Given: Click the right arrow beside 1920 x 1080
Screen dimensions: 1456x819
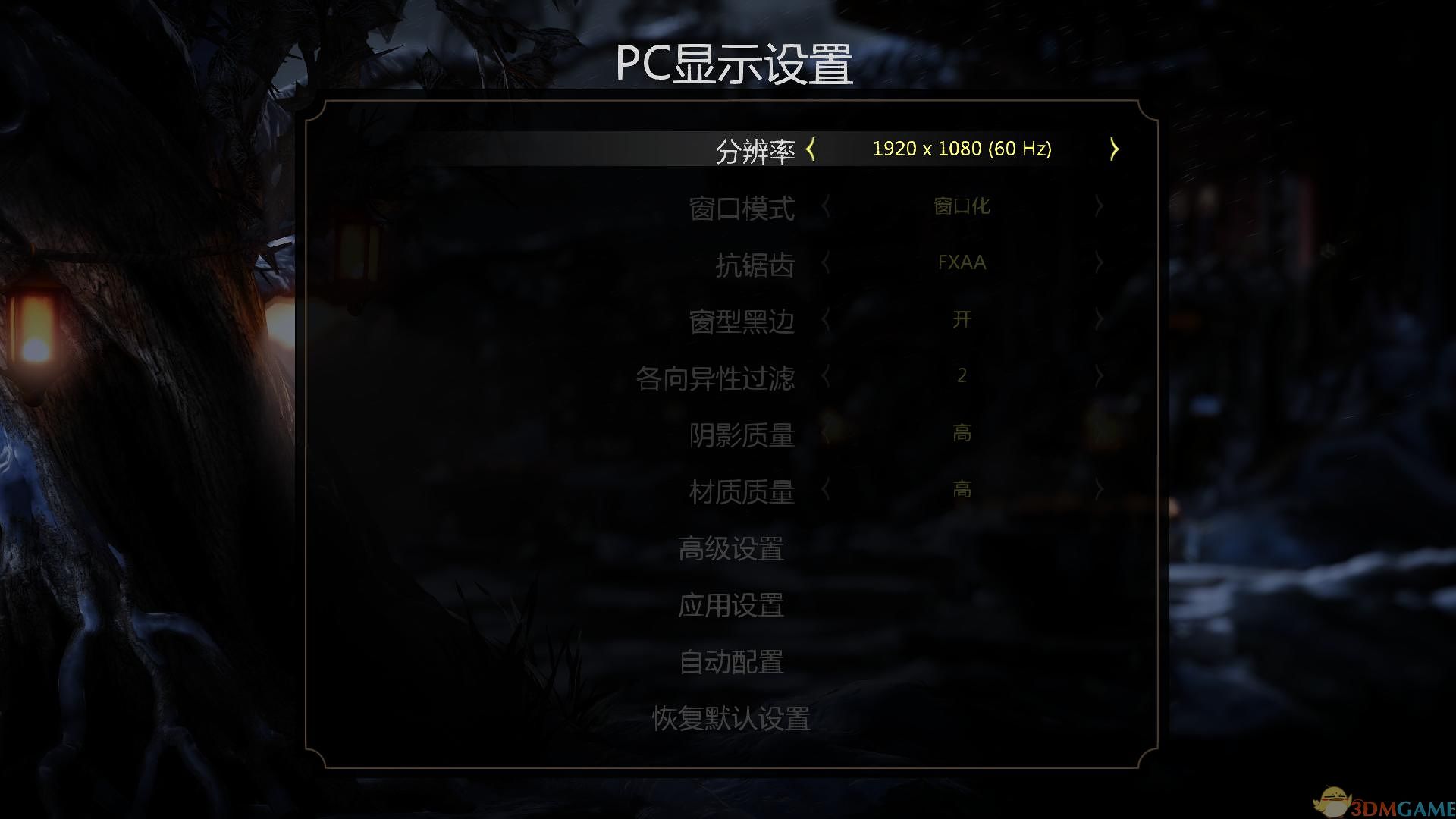Looking at the screenshot, I should 1113,149.
